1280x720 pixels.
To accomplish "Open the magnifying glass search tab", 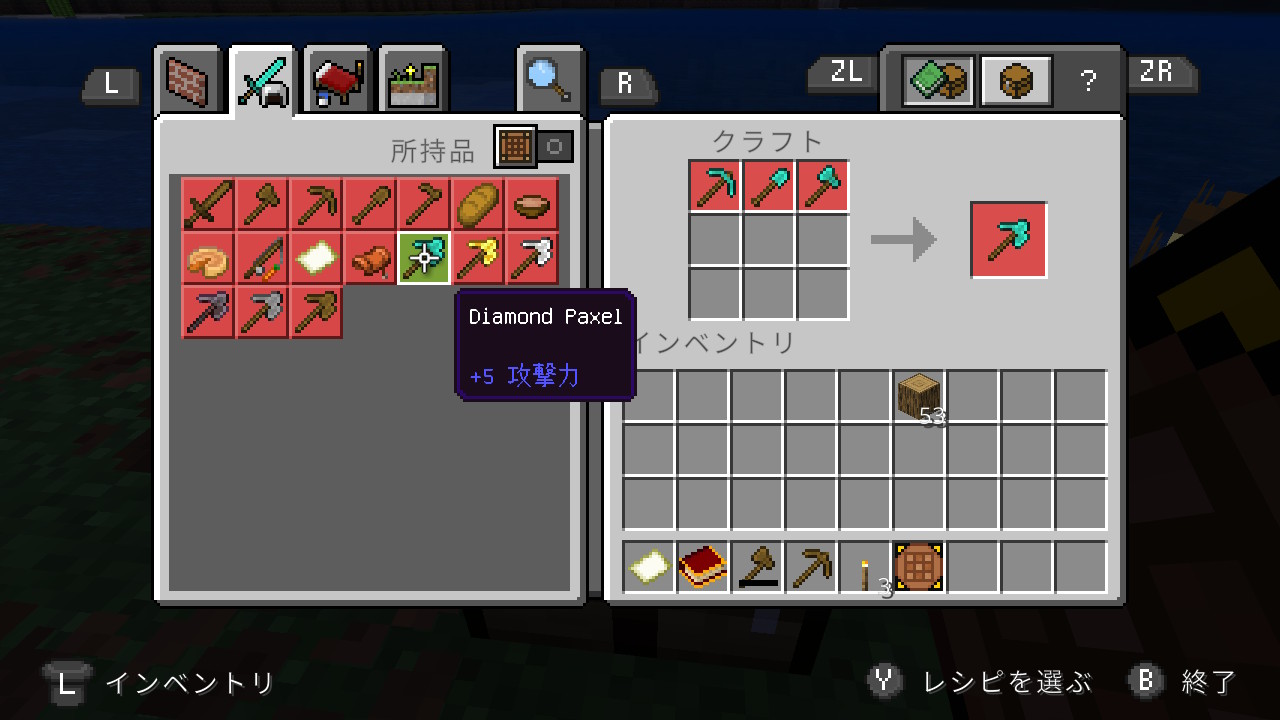I will pos(549,80).
